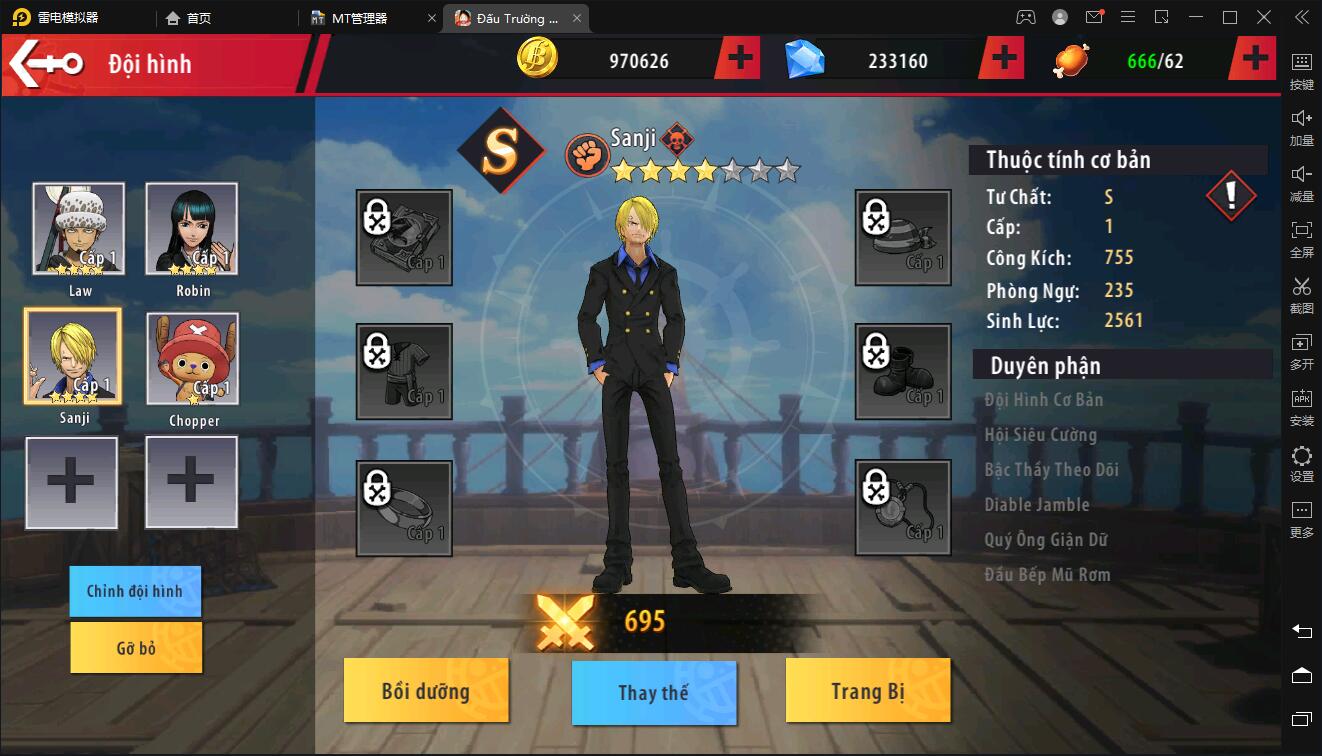1322x756 pixels.
Task: Show attribute details via the exclamation icon
Action: tap(1231, 196)
